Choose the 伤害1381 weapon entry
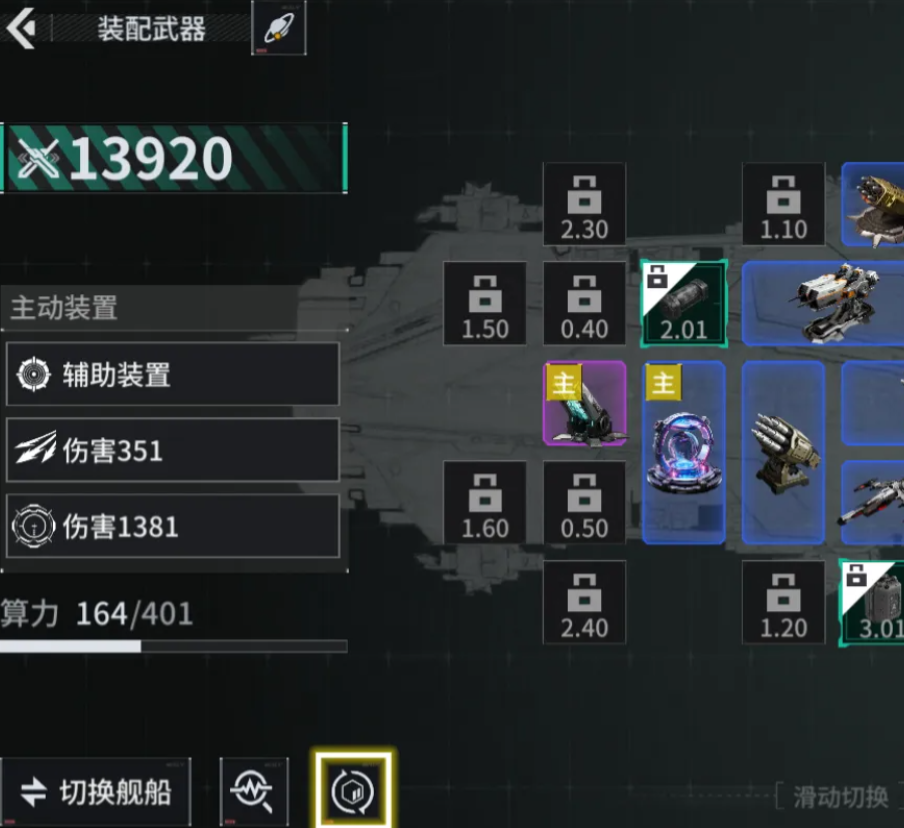 click(172, 526)
